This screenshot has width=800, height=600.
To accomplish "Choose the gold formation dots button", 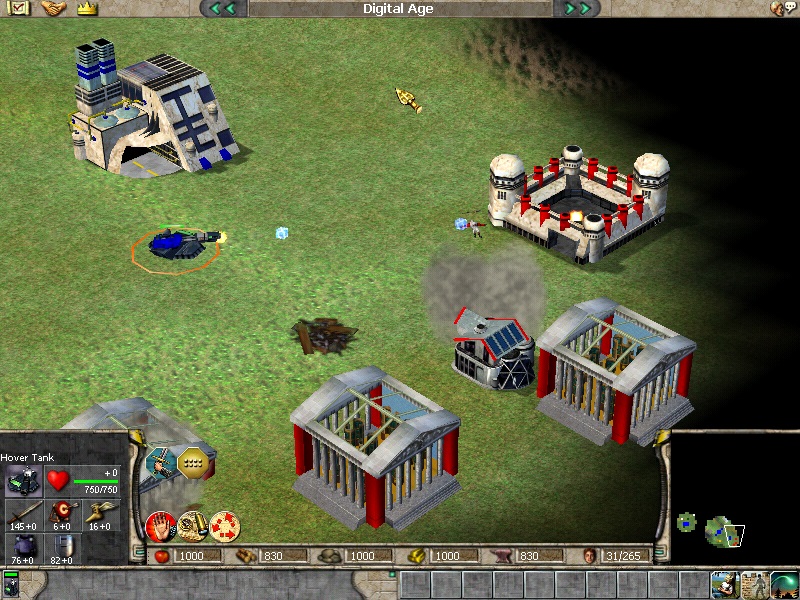I will (193, 462).
